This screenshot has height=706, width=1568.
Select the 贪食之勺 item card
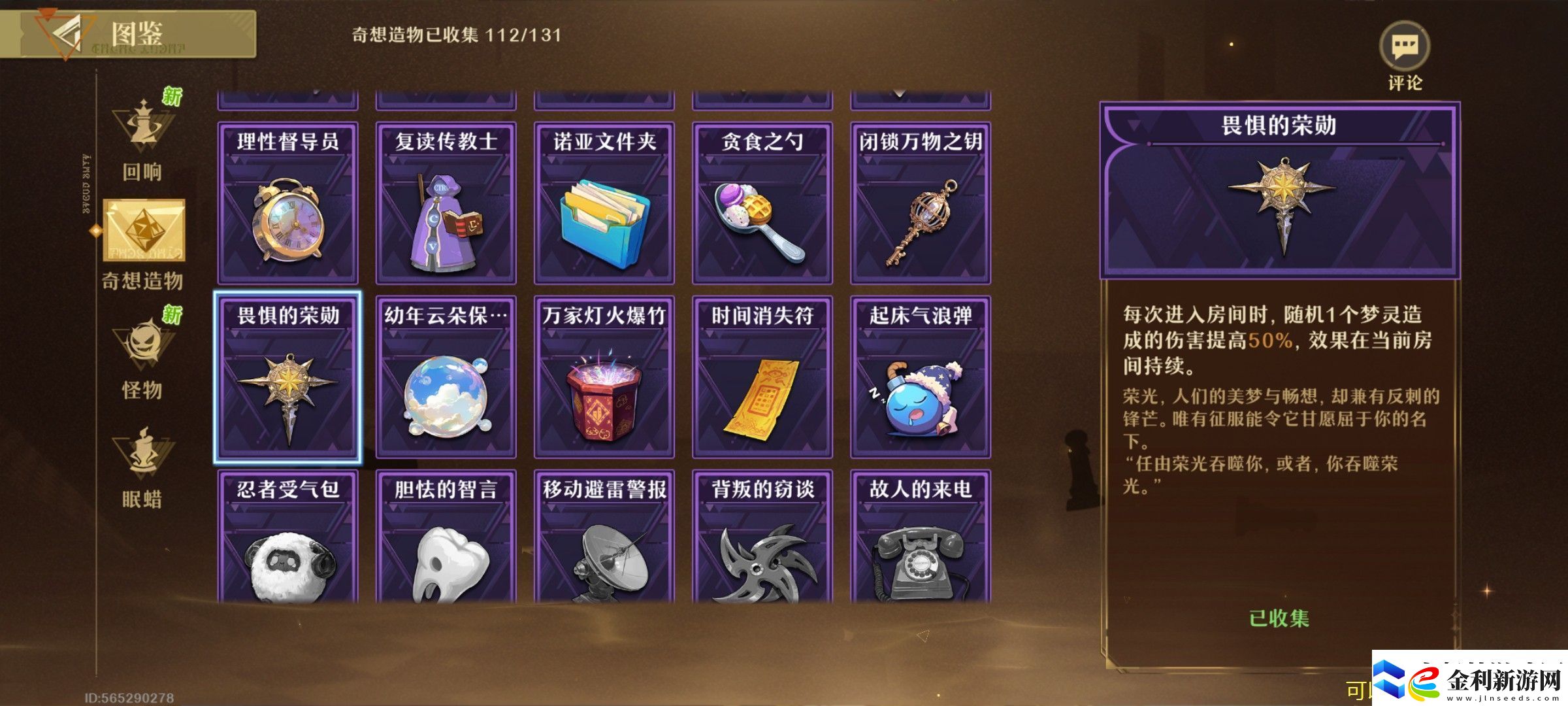pos(760,203)
